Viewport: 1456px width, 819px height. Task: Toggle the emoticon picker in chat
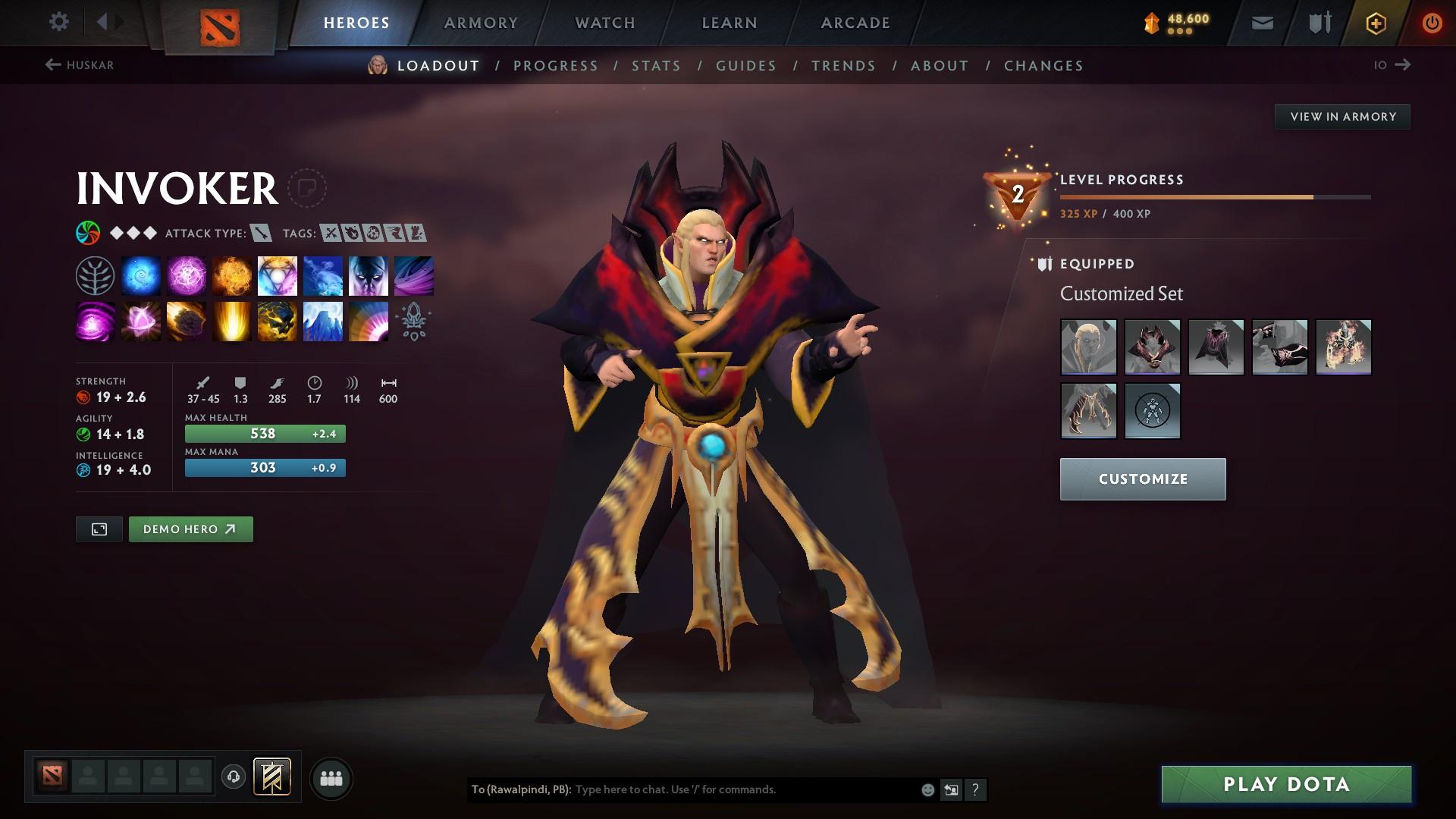pyautogui.click(x=927, y=789)
